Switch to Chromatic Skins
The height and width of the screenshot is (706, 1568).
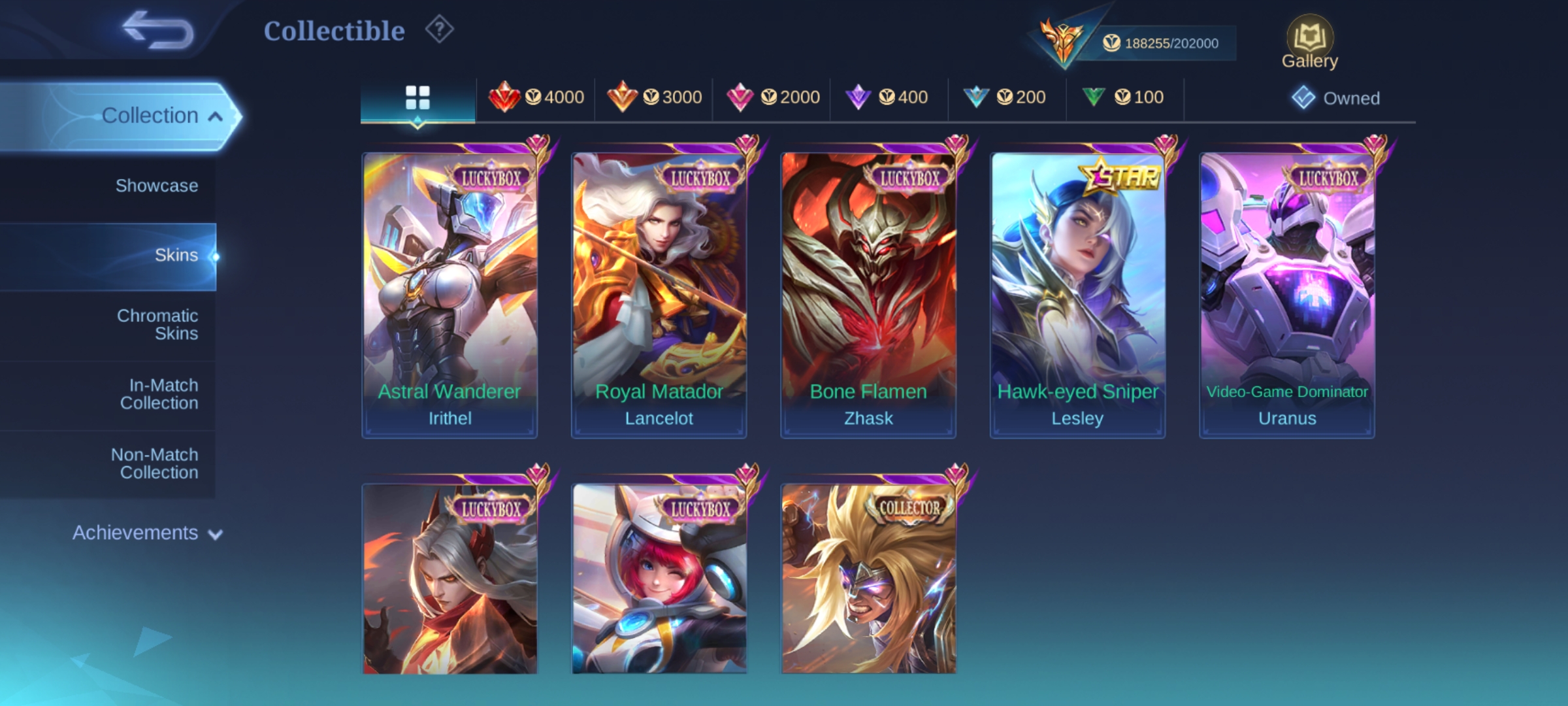pyautogui.click(x=157, y=324)
